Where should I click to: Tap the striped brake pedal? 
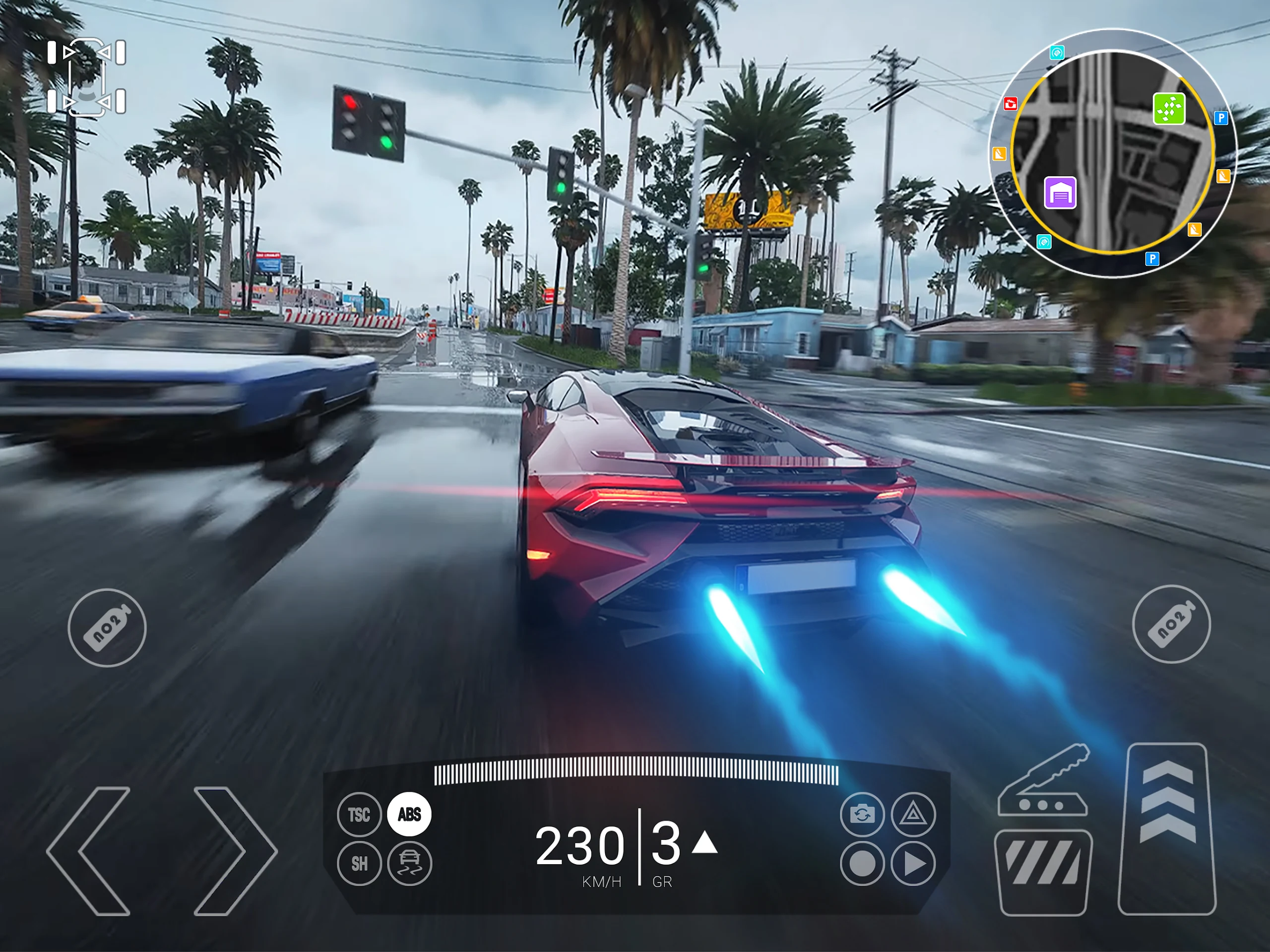point(1043,871)
